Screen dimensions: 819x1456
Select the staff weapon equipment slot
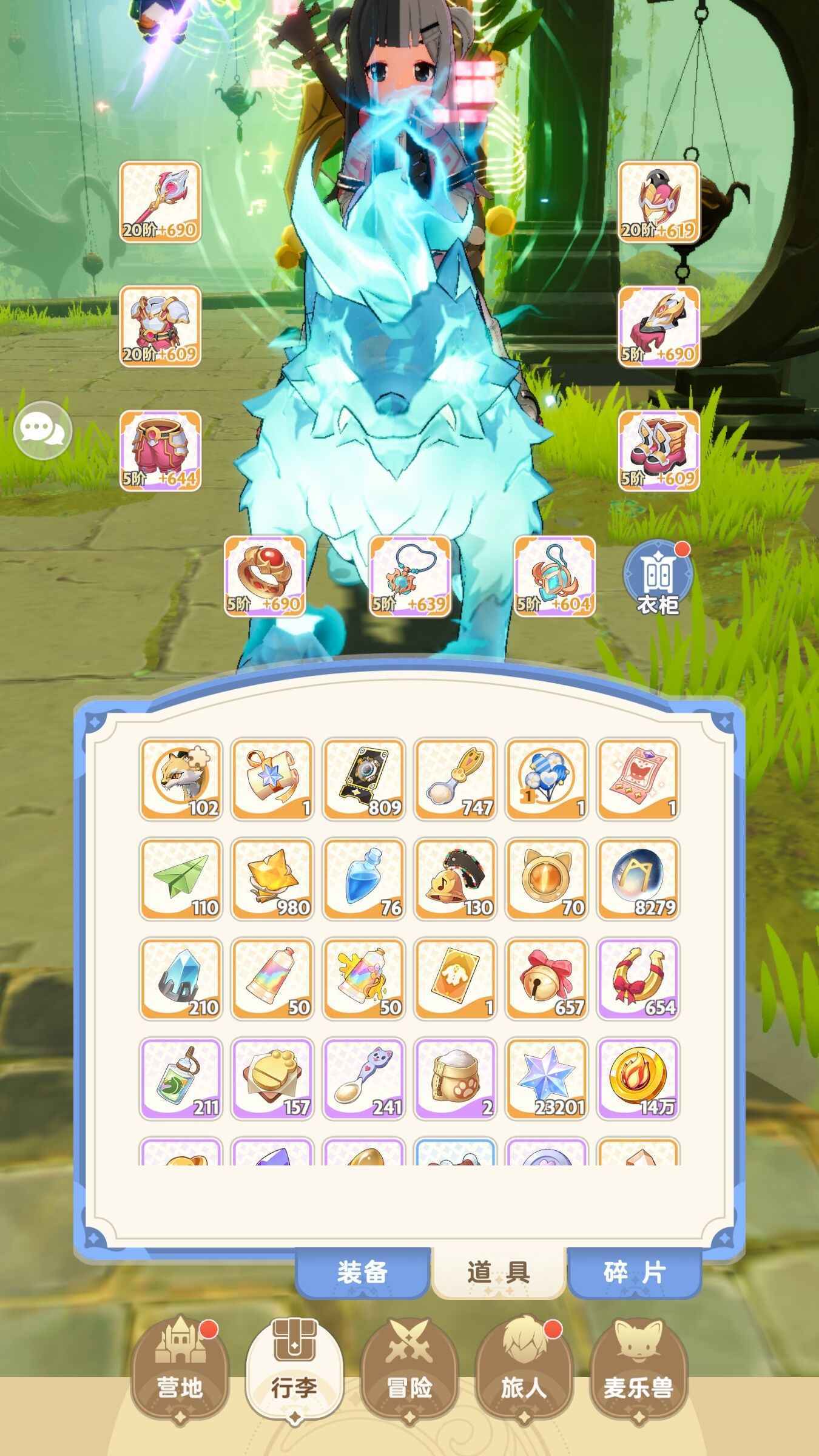coord(161,200)
